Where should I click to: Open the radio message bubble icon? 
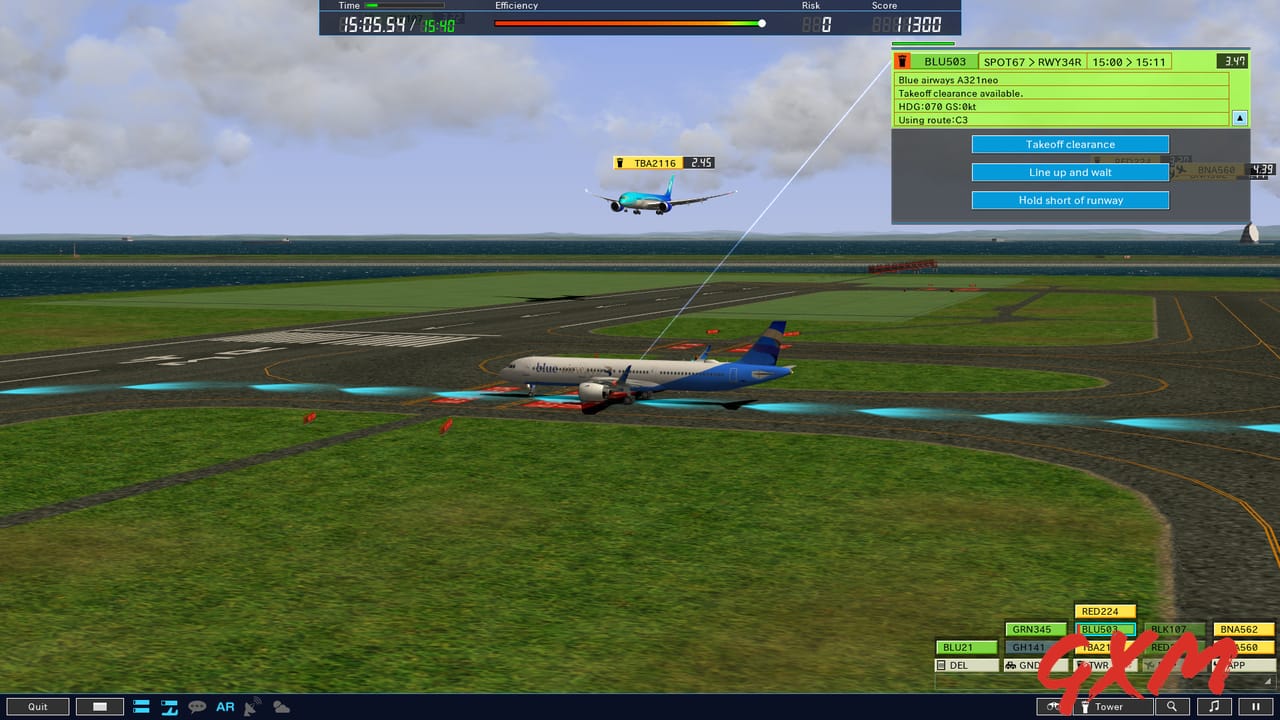(197, 707)
